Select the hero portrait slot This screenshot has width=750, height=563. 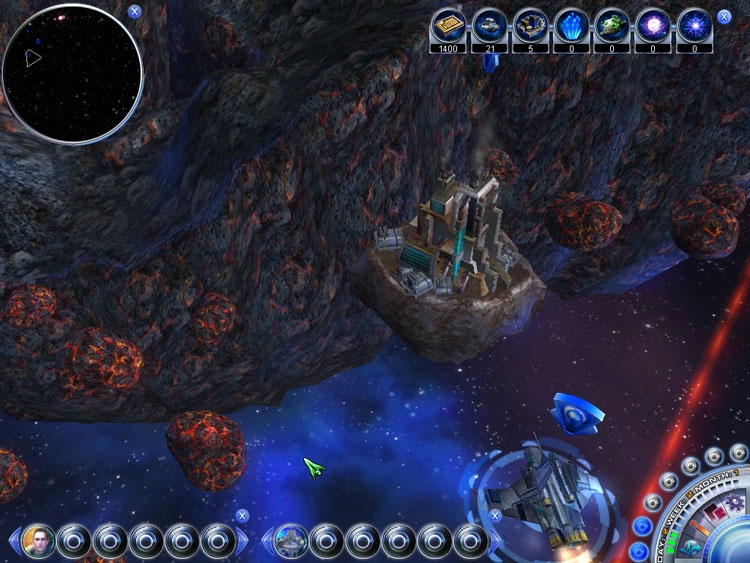pos(39,541)
